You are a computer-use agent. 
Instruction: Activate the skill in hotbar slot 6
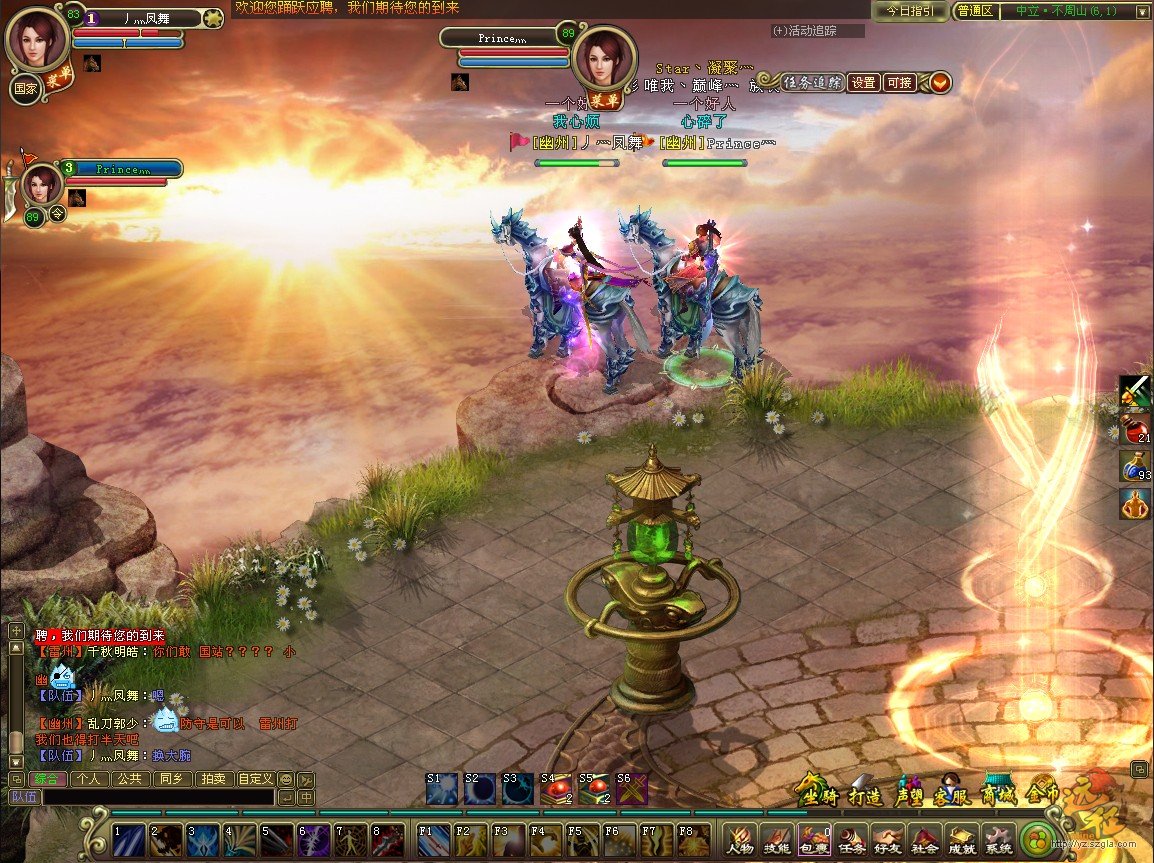click(312, 840)
